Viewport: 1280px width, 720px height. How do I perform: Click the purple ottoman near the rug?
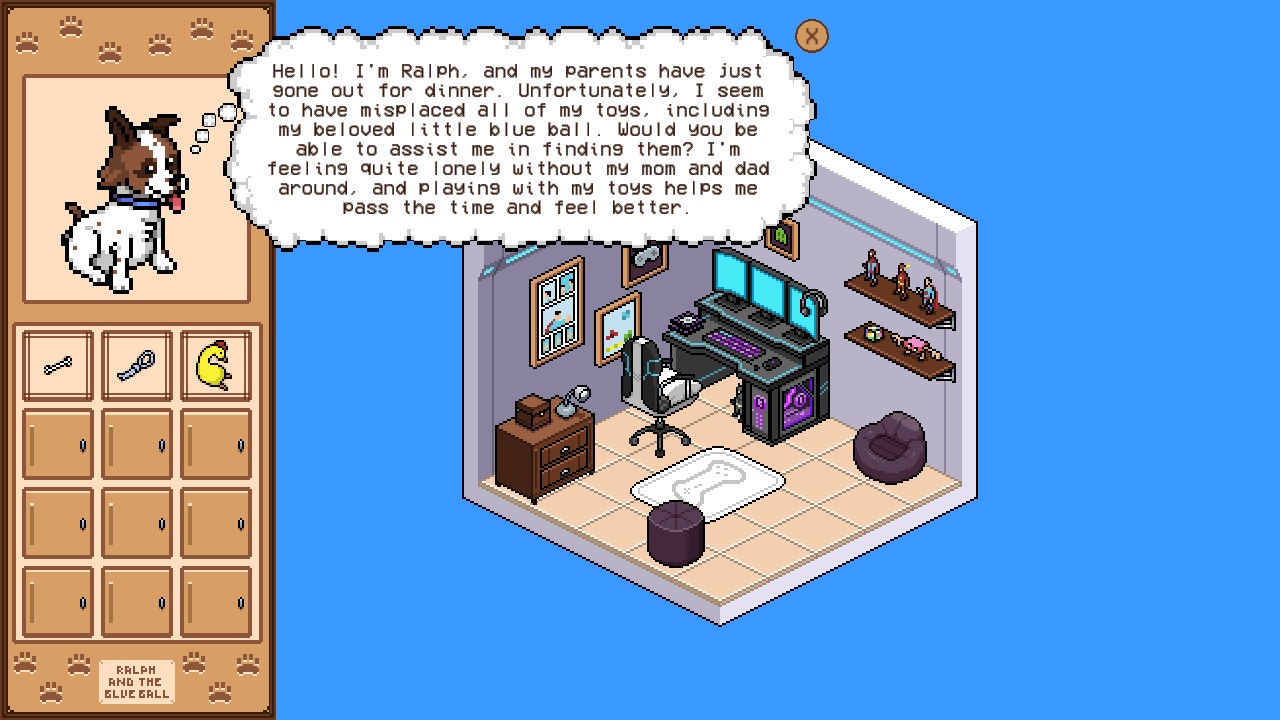677,532
